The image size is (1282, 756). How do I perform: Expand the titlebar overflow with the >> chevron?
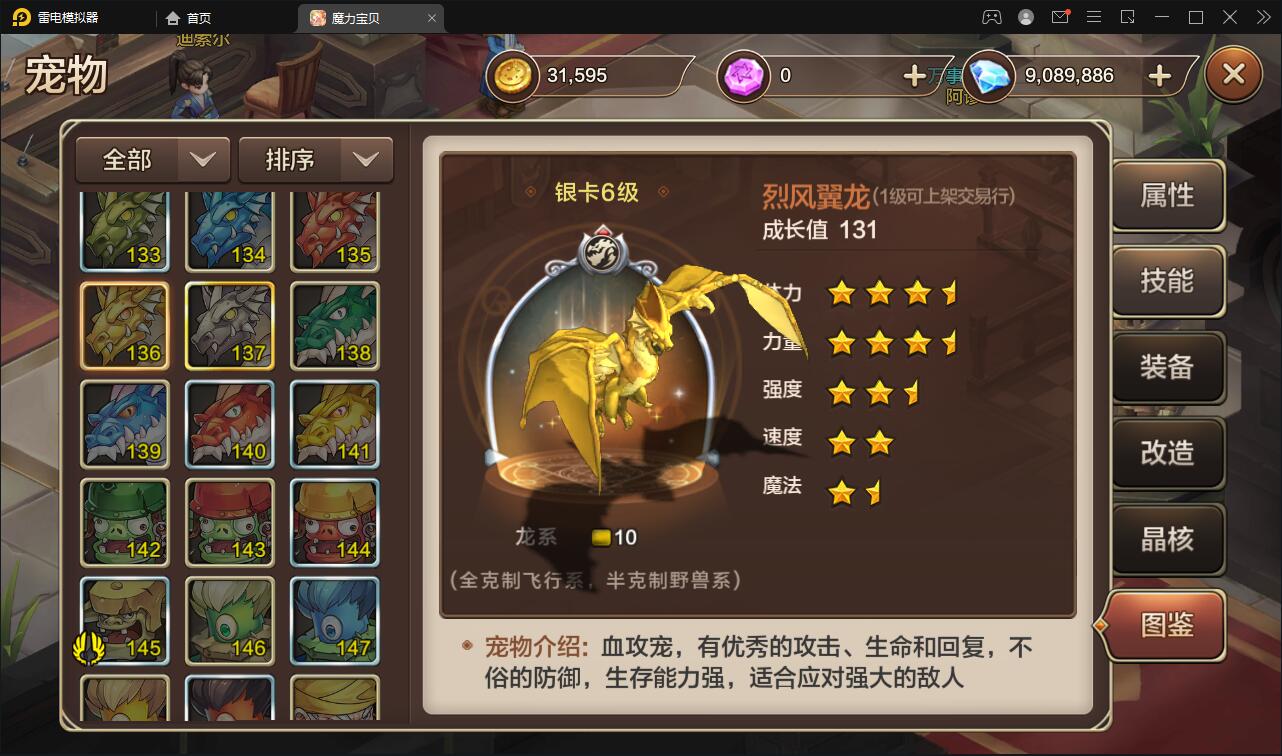pyautogui.click(x=1262, y=17)
